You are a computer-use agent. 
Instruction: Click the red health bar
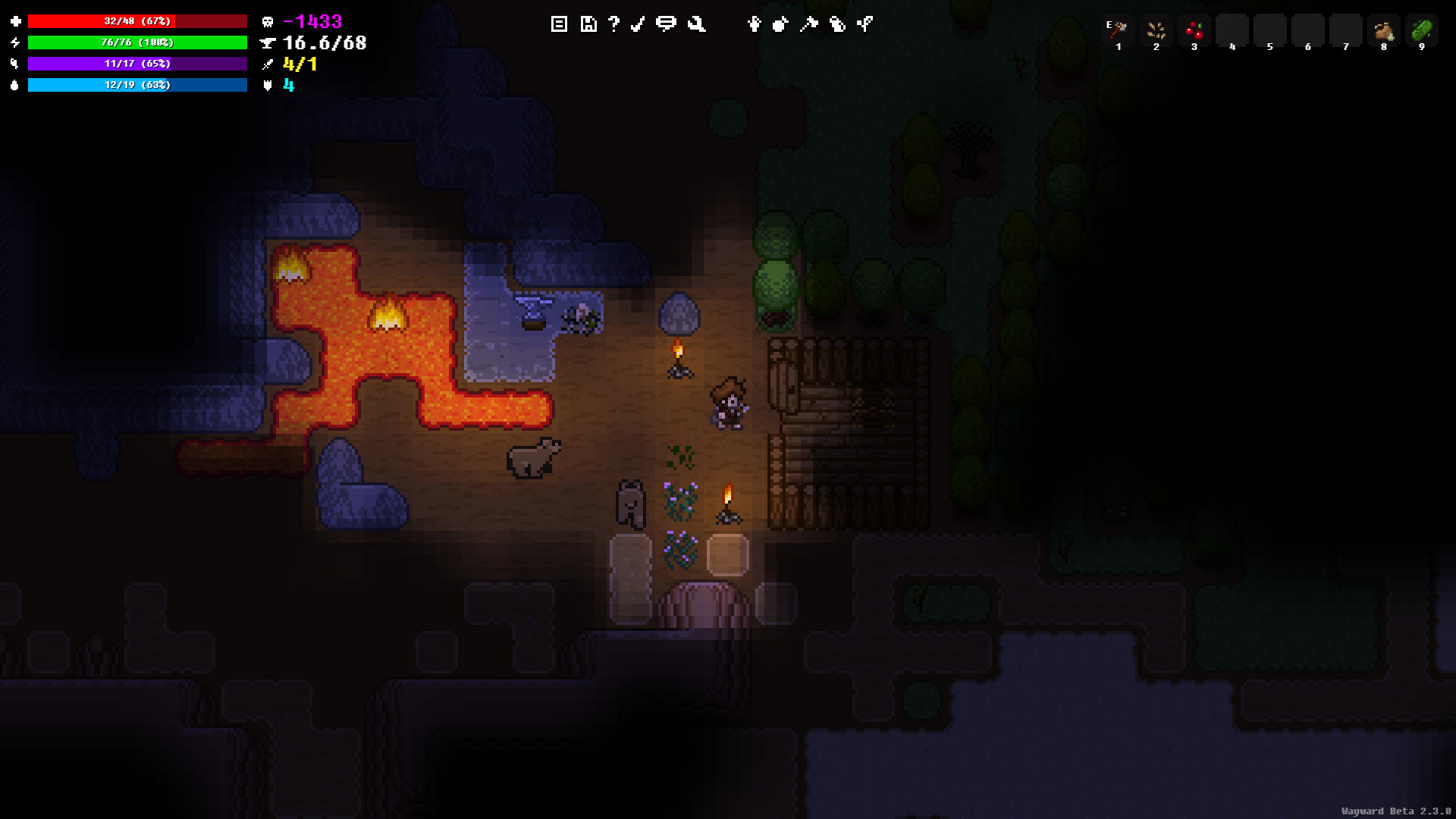136,21
